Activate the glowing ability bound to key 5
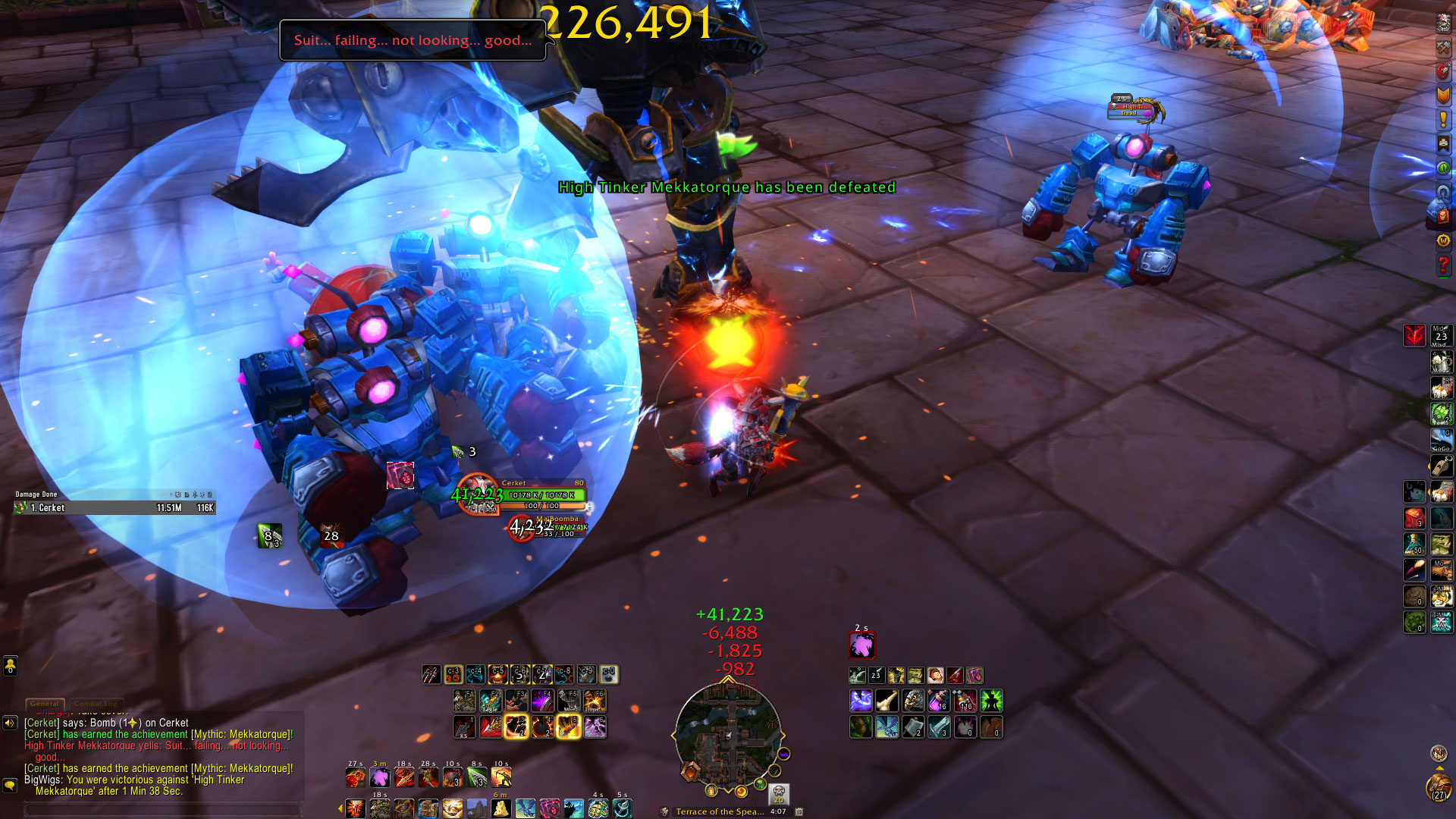Screen dimensions: 1456x819 568,726
